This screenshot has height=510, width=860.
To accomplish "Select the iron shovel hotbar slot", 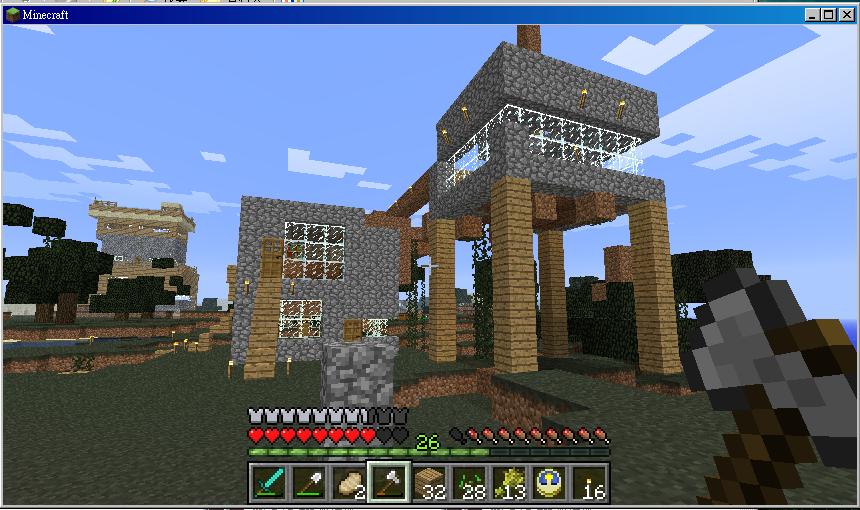I will 308,483.
